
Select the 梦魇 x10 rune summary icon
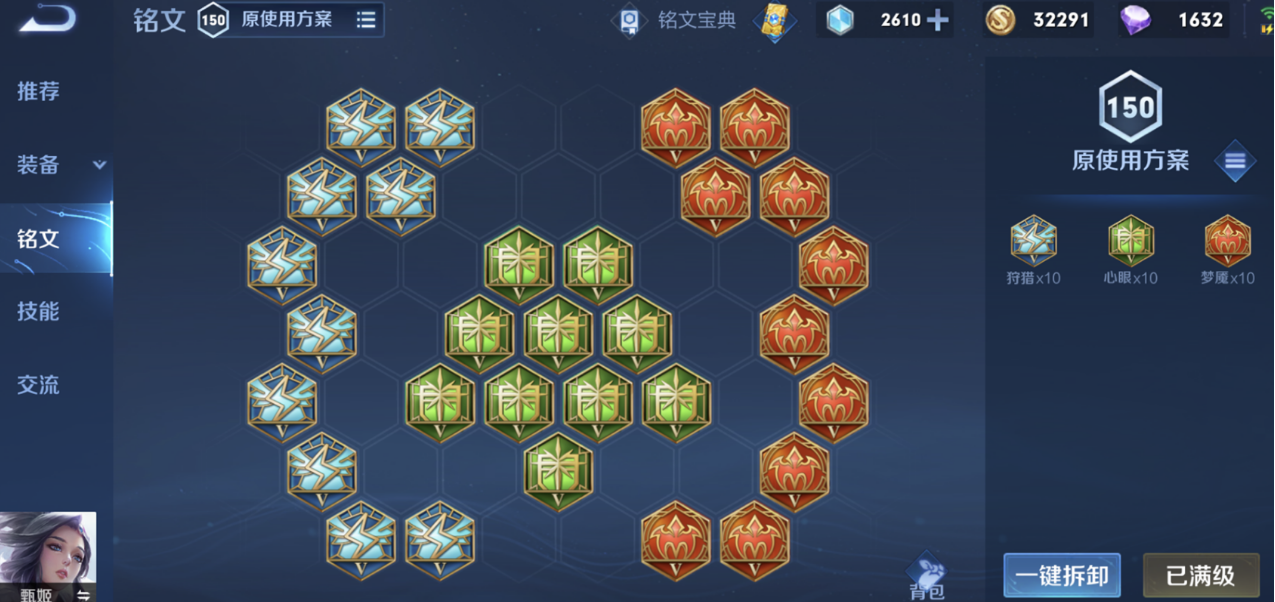click(x=1227, y=242)
